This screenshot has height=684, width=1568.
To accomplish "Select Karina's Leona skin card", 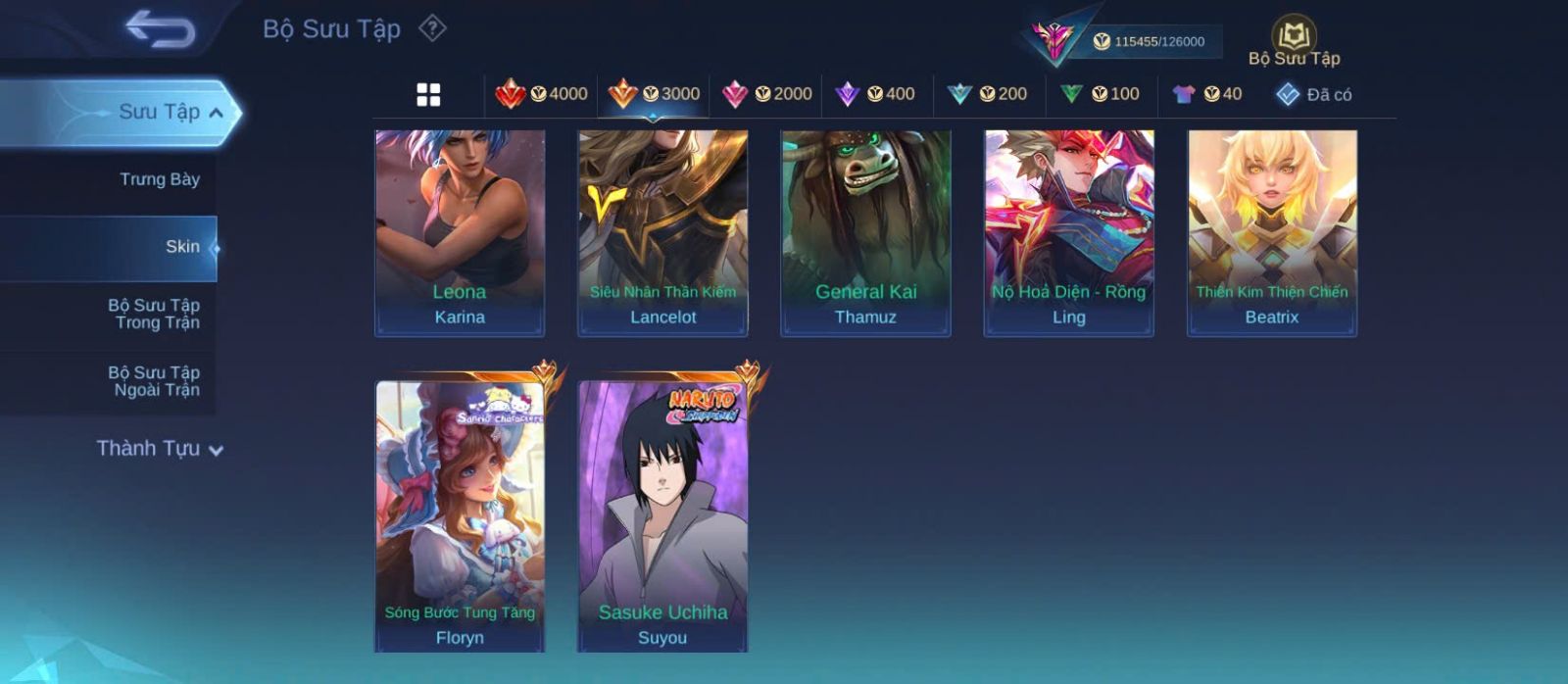I will [460, 233].
